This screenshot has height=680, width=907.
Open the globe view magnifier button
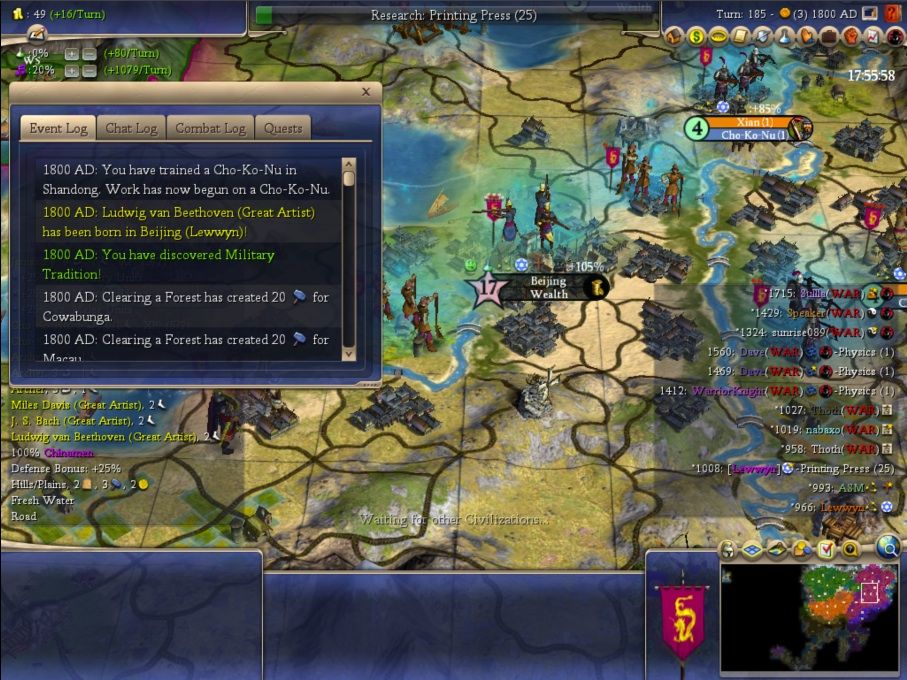[888, 546]
